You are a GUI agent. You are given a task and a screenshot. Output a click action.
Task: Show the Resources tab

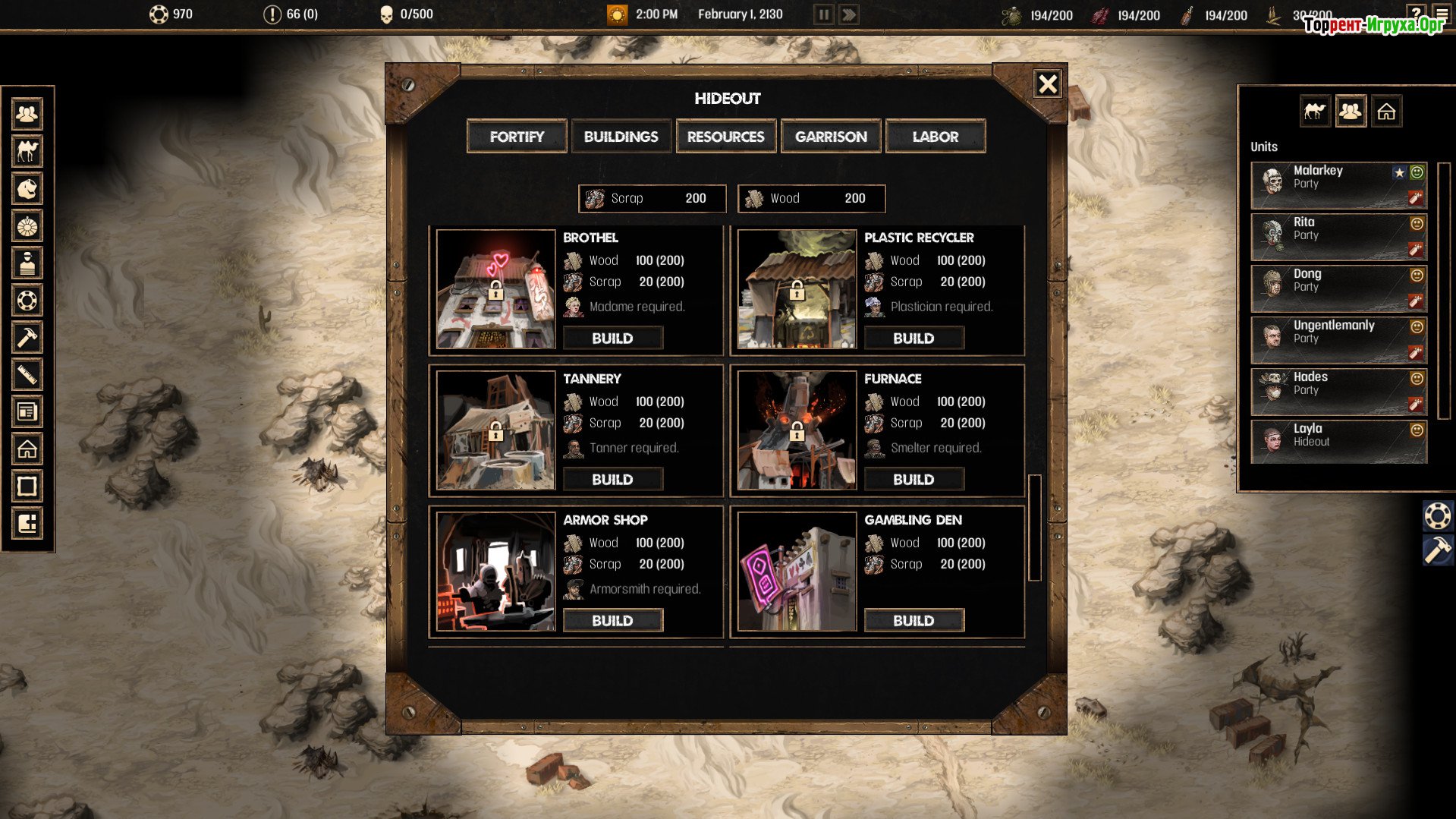pyautogui.click(x=725, y=137)
